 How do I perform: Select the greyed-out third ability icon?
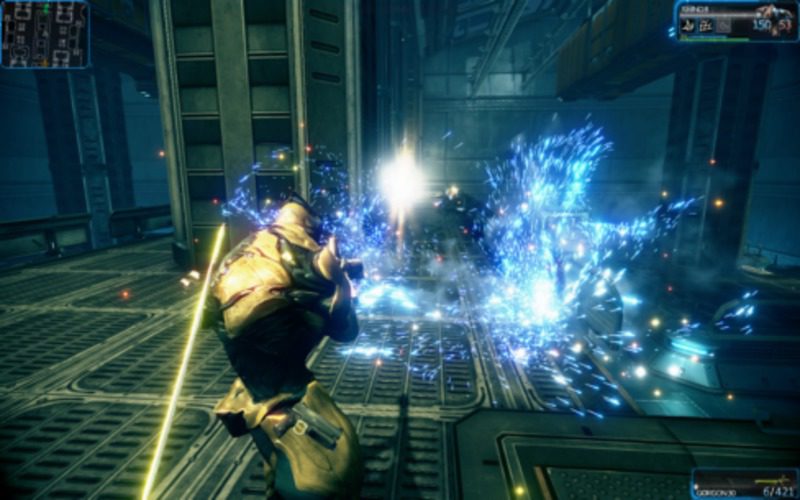coord(724,25)
